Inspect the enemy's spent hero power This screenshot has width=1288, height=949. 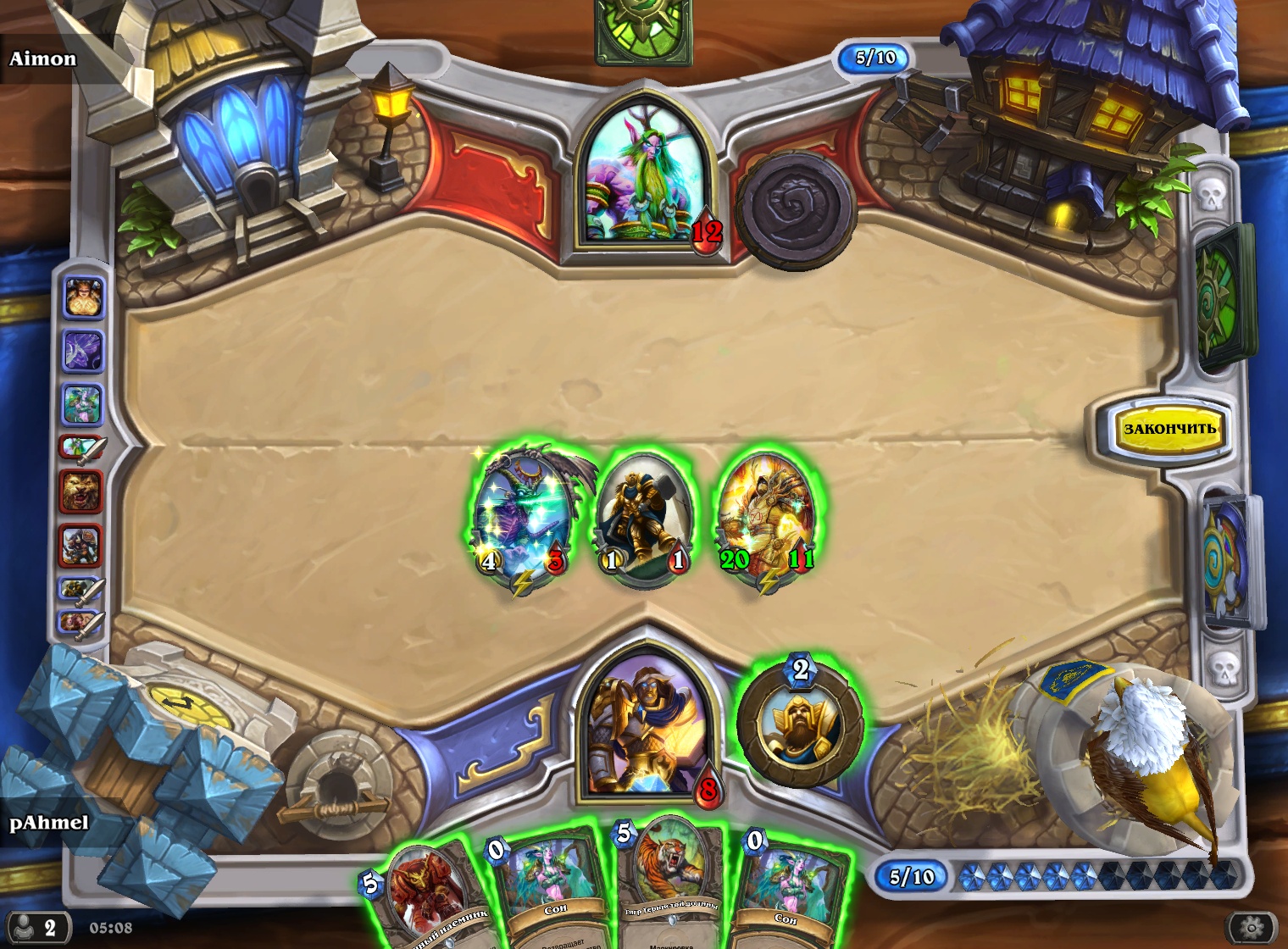click(x=795, y=210)
